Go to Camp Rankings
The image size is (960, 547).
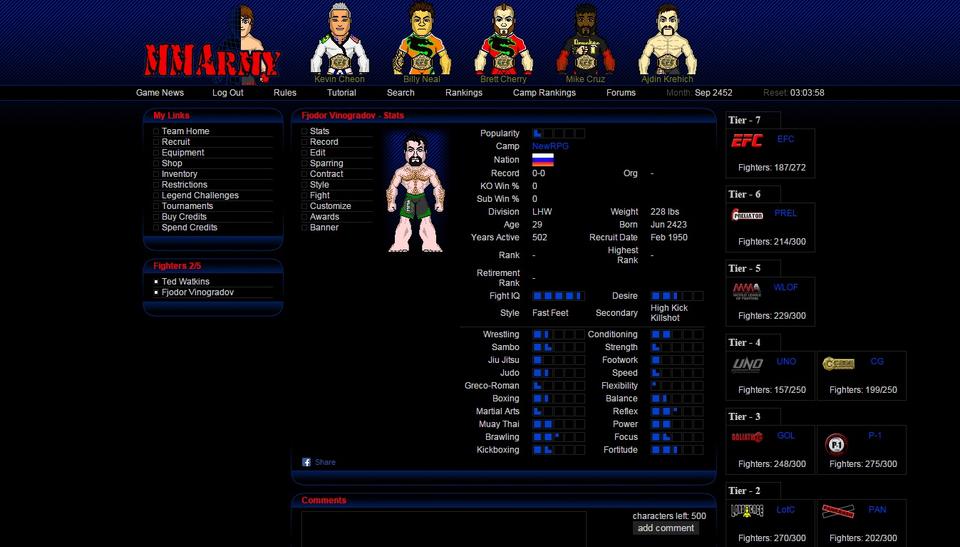tap(544, 93)
